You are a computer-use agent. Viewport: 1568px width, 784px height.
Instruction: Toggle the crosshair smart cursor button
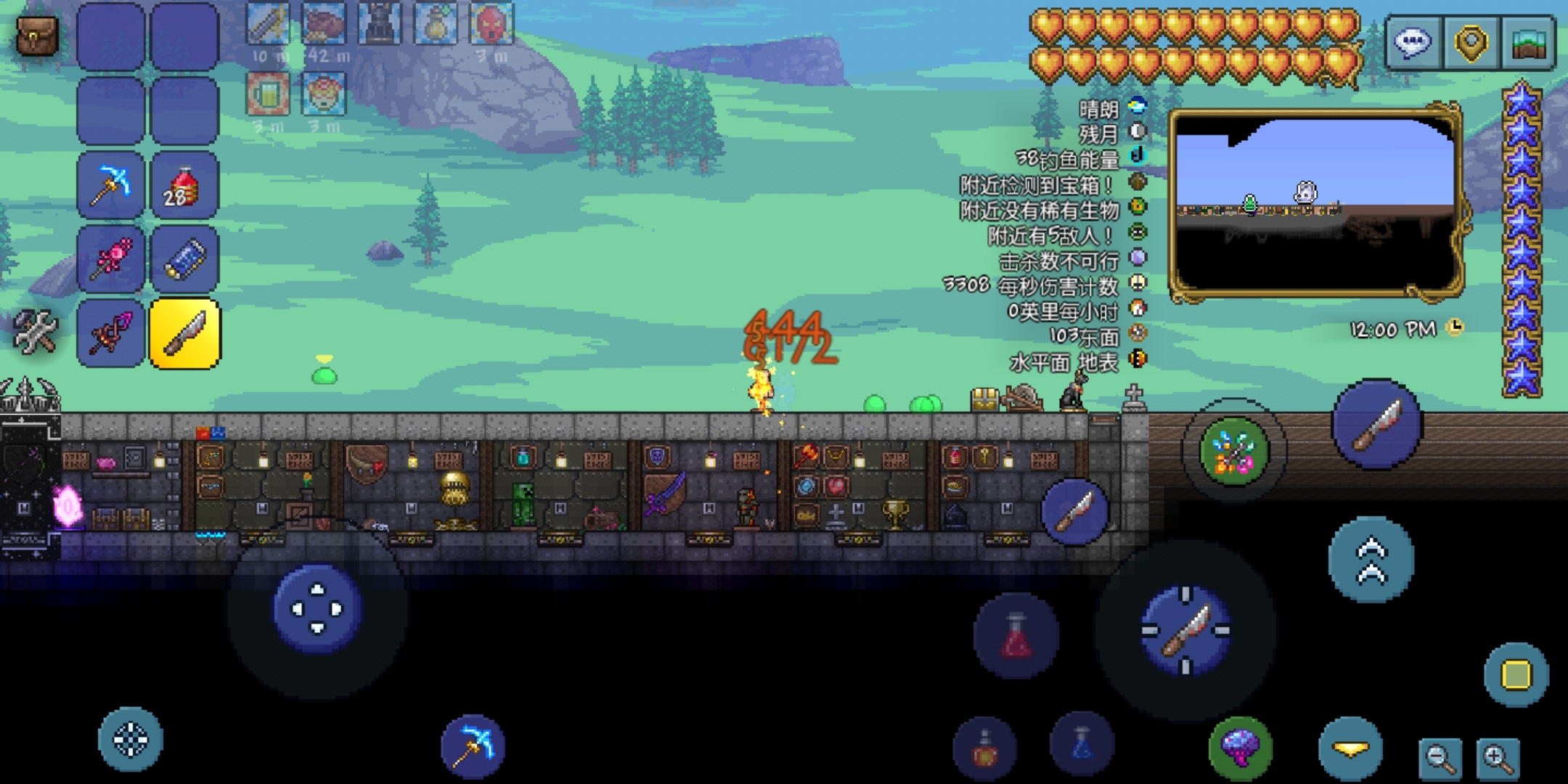coord(131,739)
